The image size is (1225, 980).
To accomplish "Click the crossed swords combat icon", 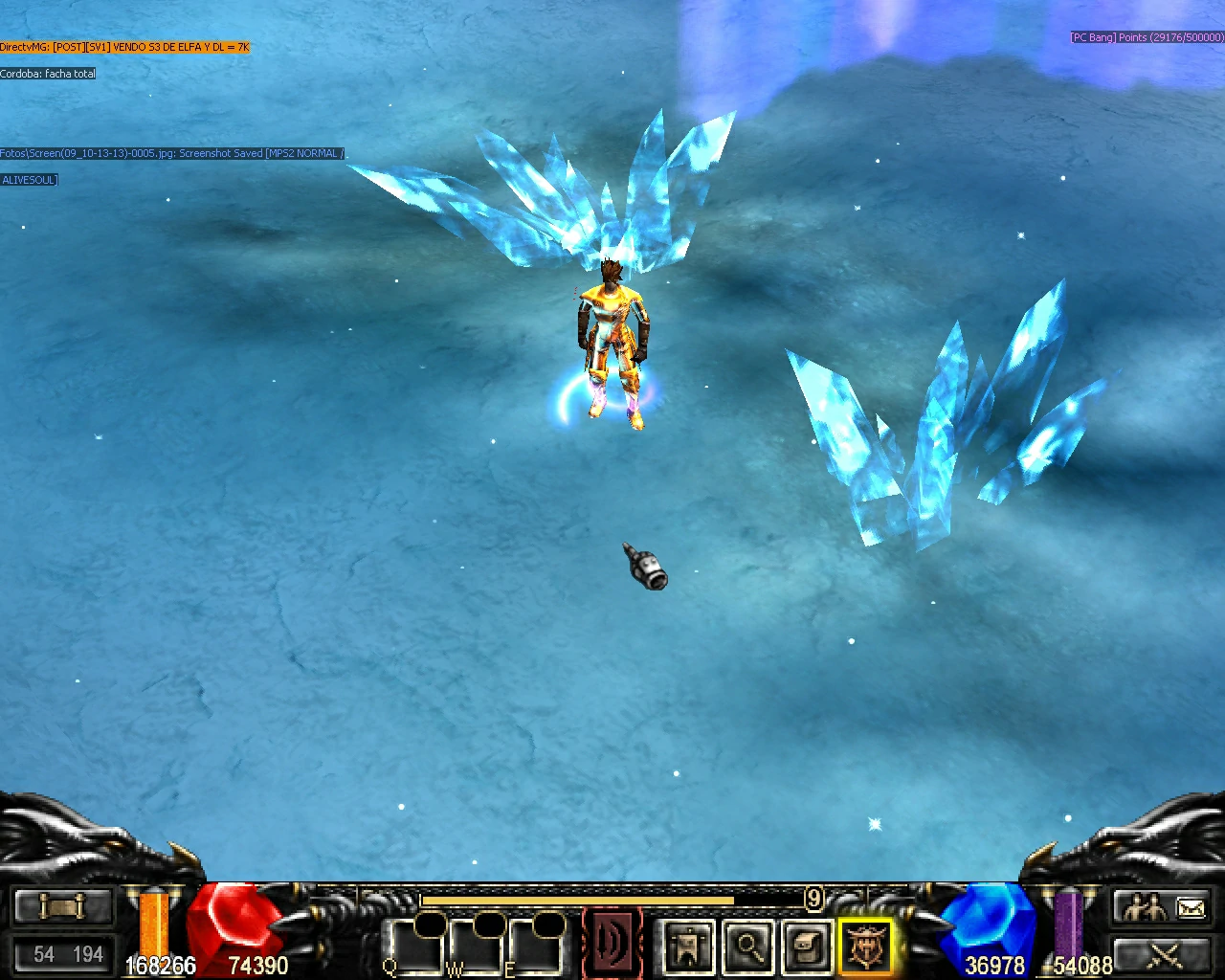I will 1165,957.
